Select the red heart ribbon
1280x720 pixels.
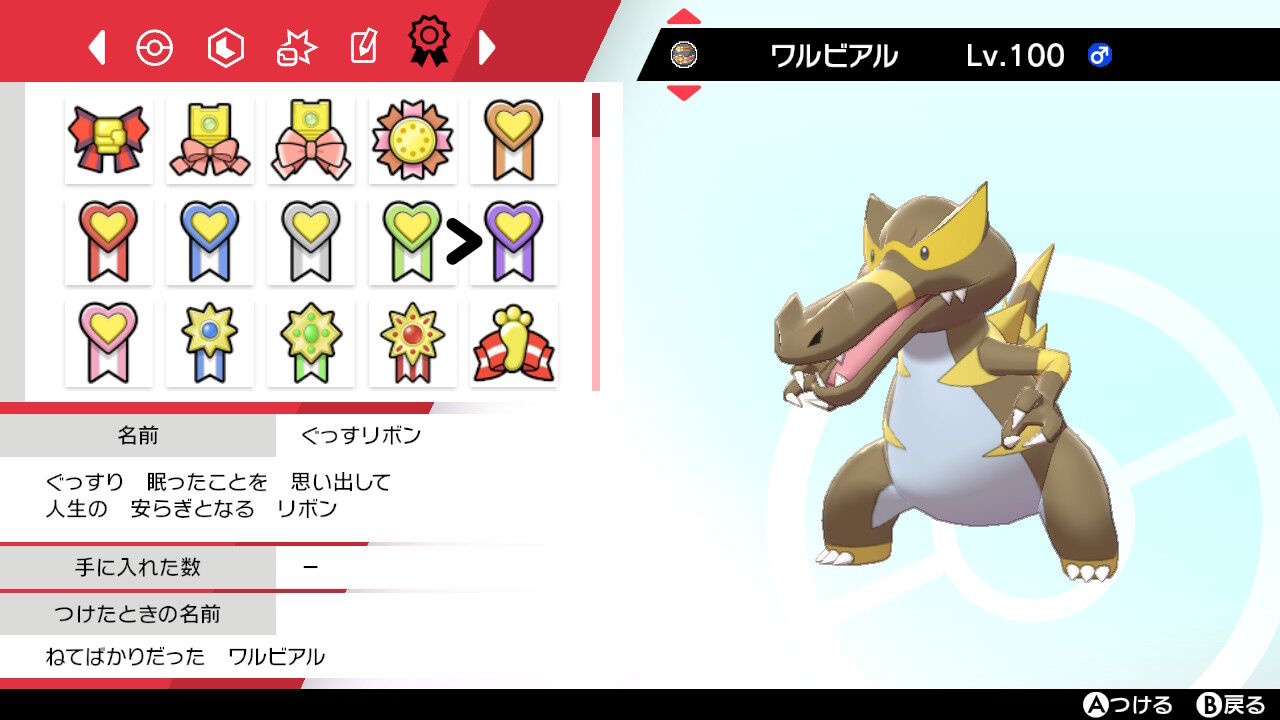click(108, 241)
